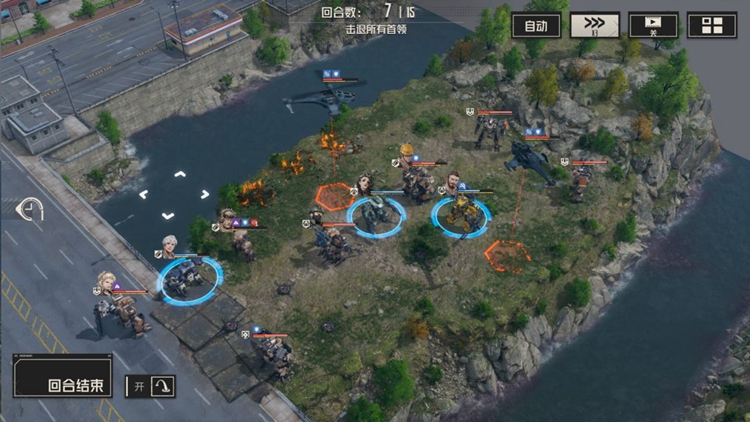This screenshot has width=750, height=422.
Task: Toggle the battle animation playback button
Action: [x=653, y=26]
